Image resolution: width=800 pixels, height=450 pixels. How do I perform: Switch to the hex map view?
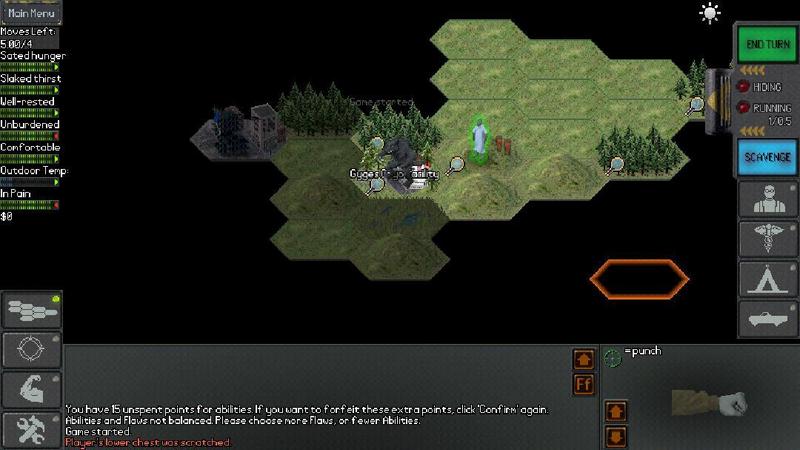(x=31, y=311)
